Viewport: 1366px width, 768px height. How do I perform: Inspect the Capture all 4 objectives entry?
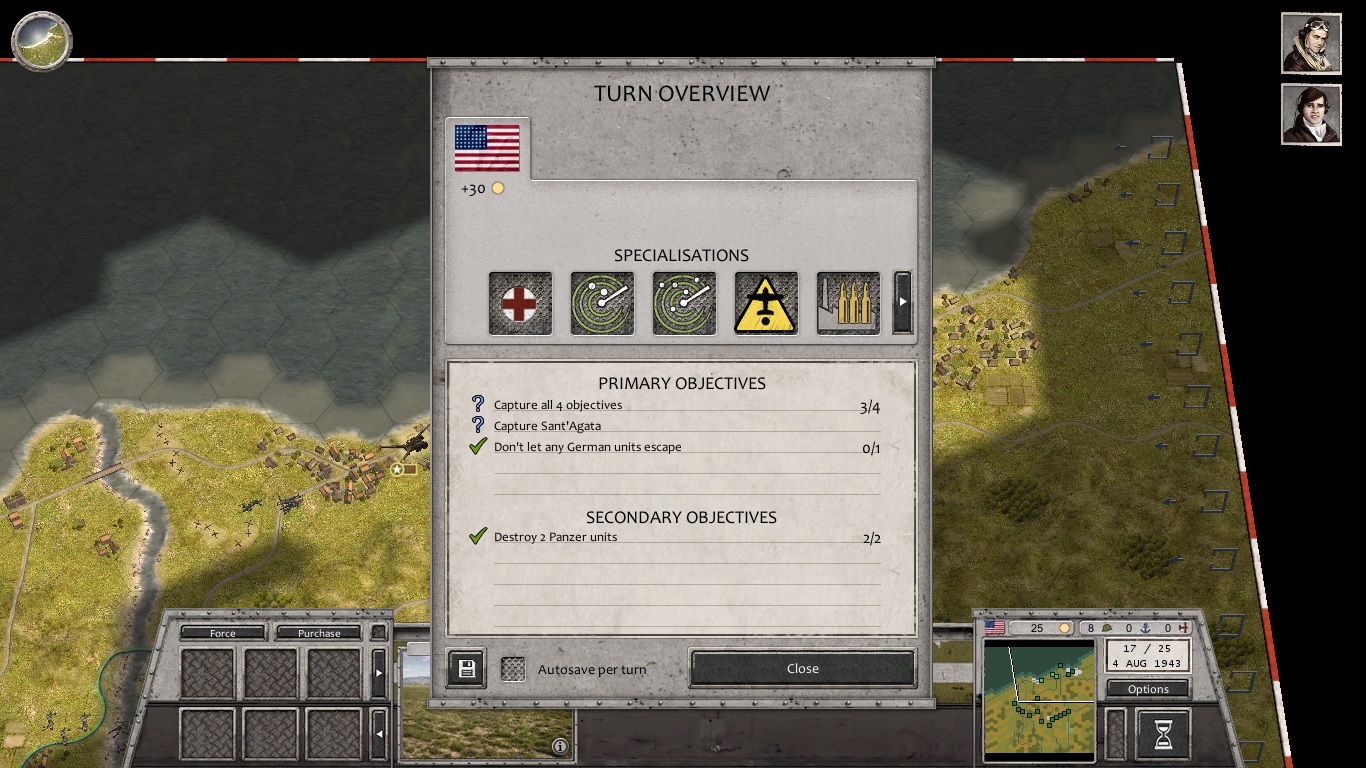557,405
